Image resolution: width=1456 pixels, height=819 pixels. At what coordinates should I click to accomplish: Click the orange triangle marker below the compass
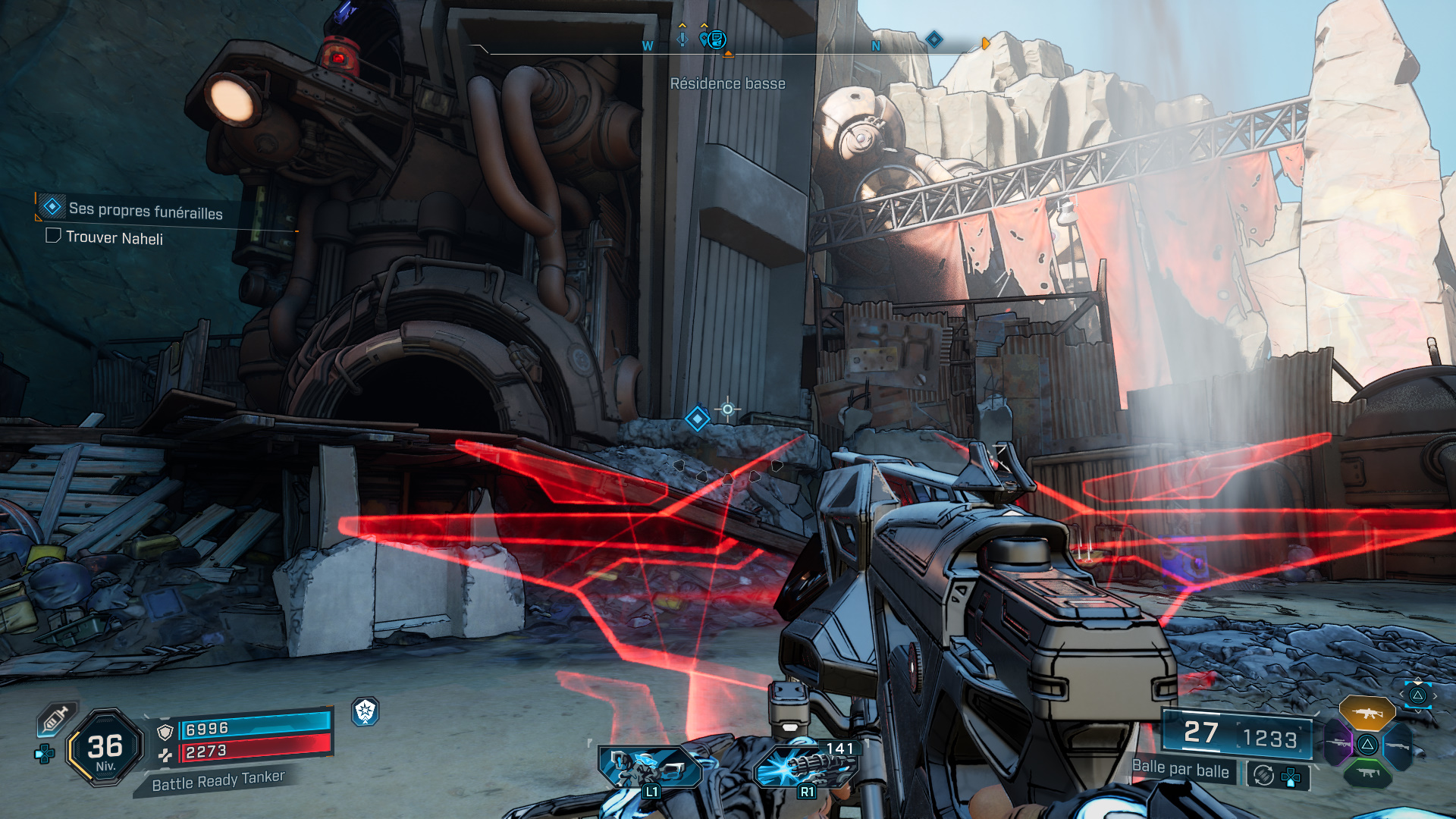click(730, 55)
